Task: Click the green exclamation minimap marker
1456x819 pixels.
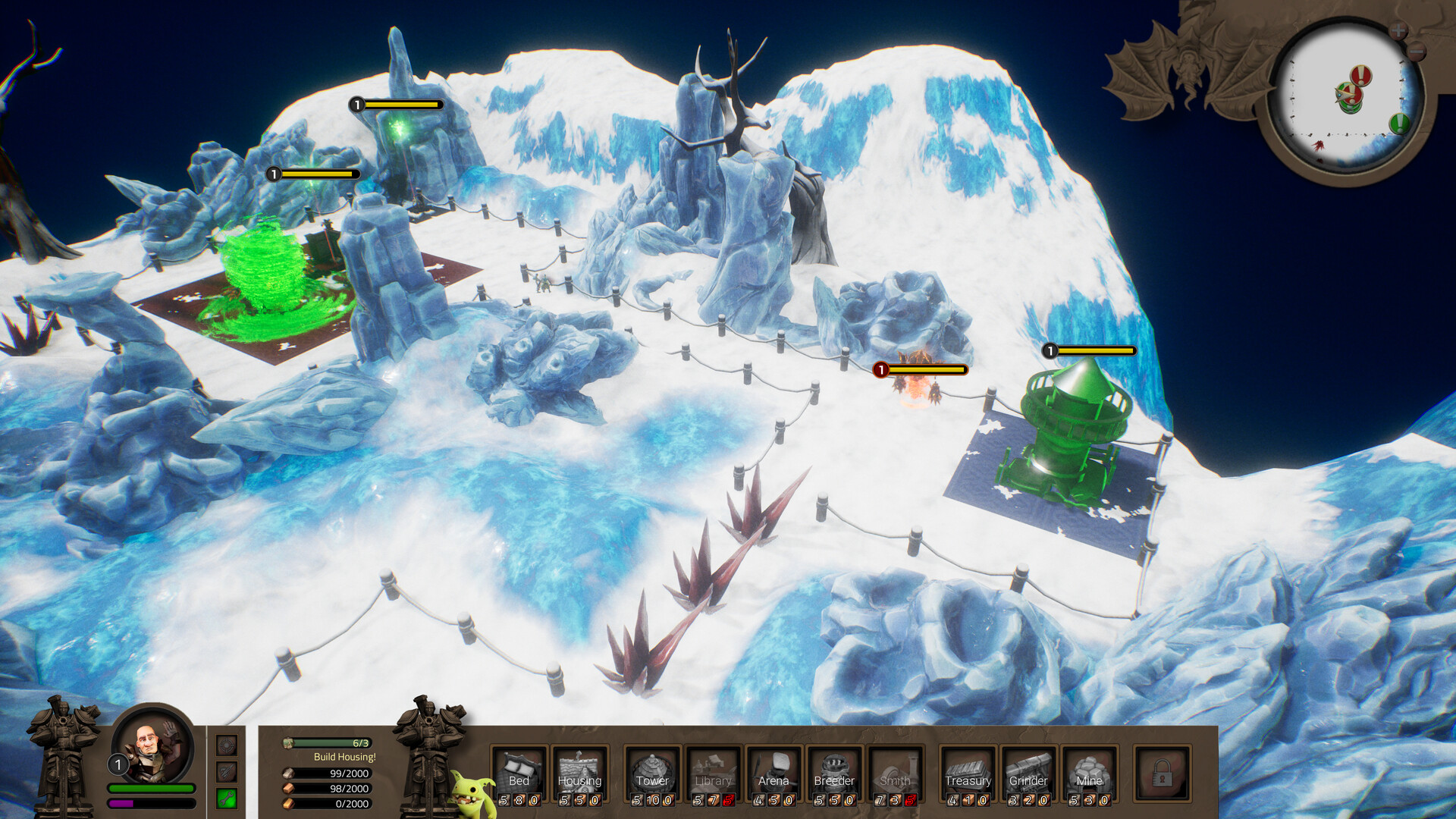Action: [1398, 123]
